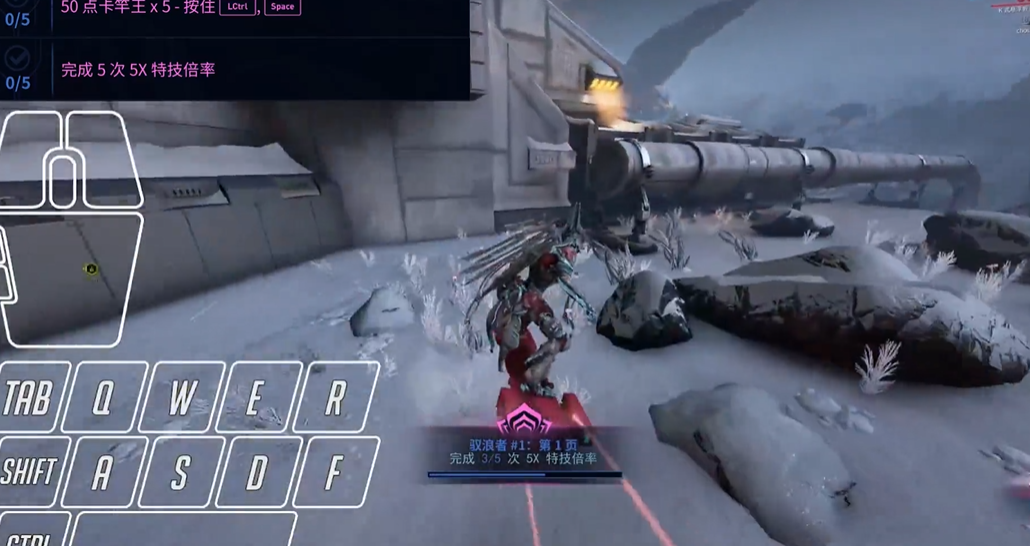The width and height of the screenshot is (1030, 546).
Task: Select the 完成 5 次 5X 特技倍率 challenge row
Action: pyautogui.click(x=138, y=70)
